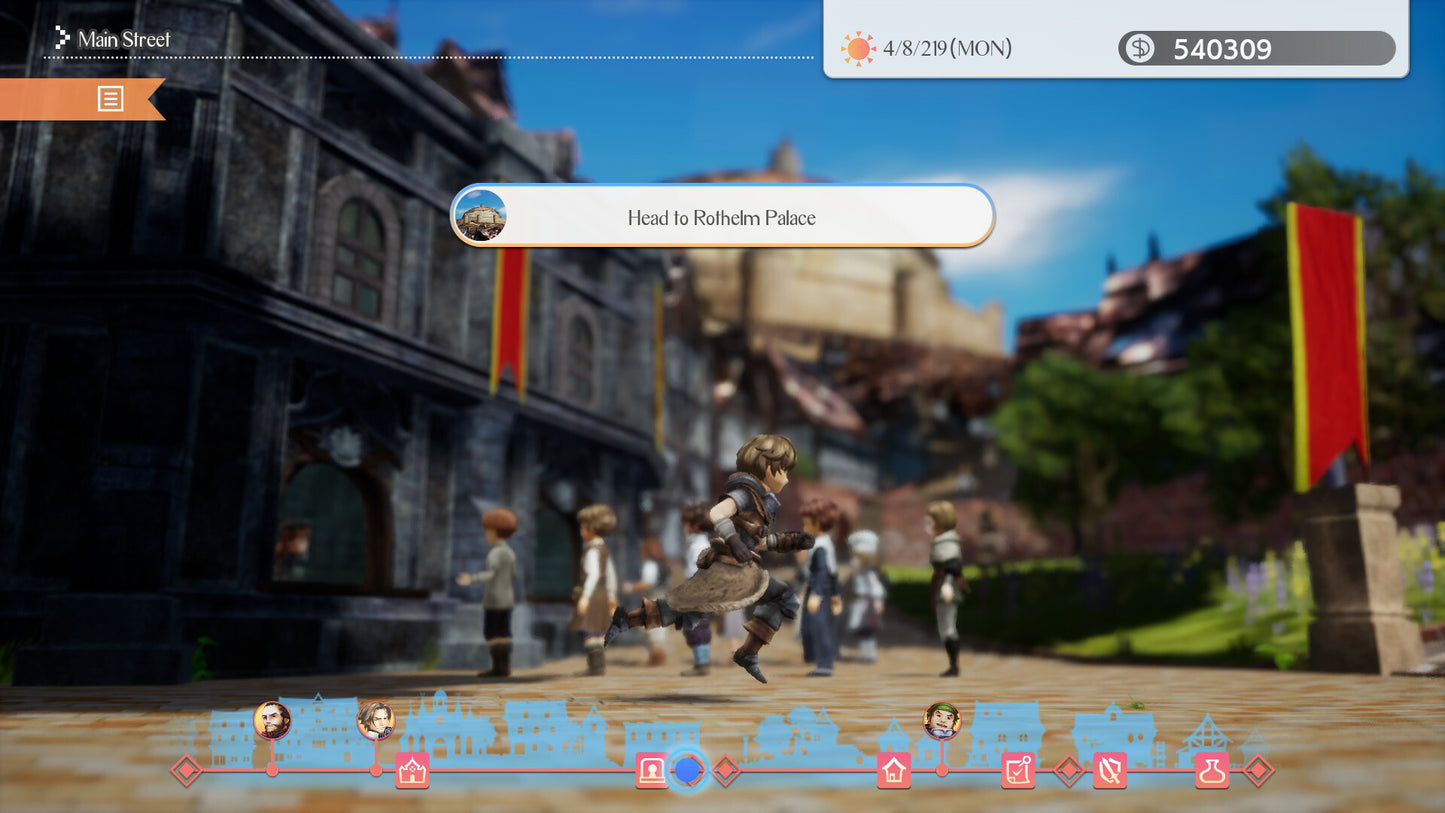Viewport: 1445px width, 813px height.
Task: Select the home icon on the bottom map
Action: click(894, 770)
